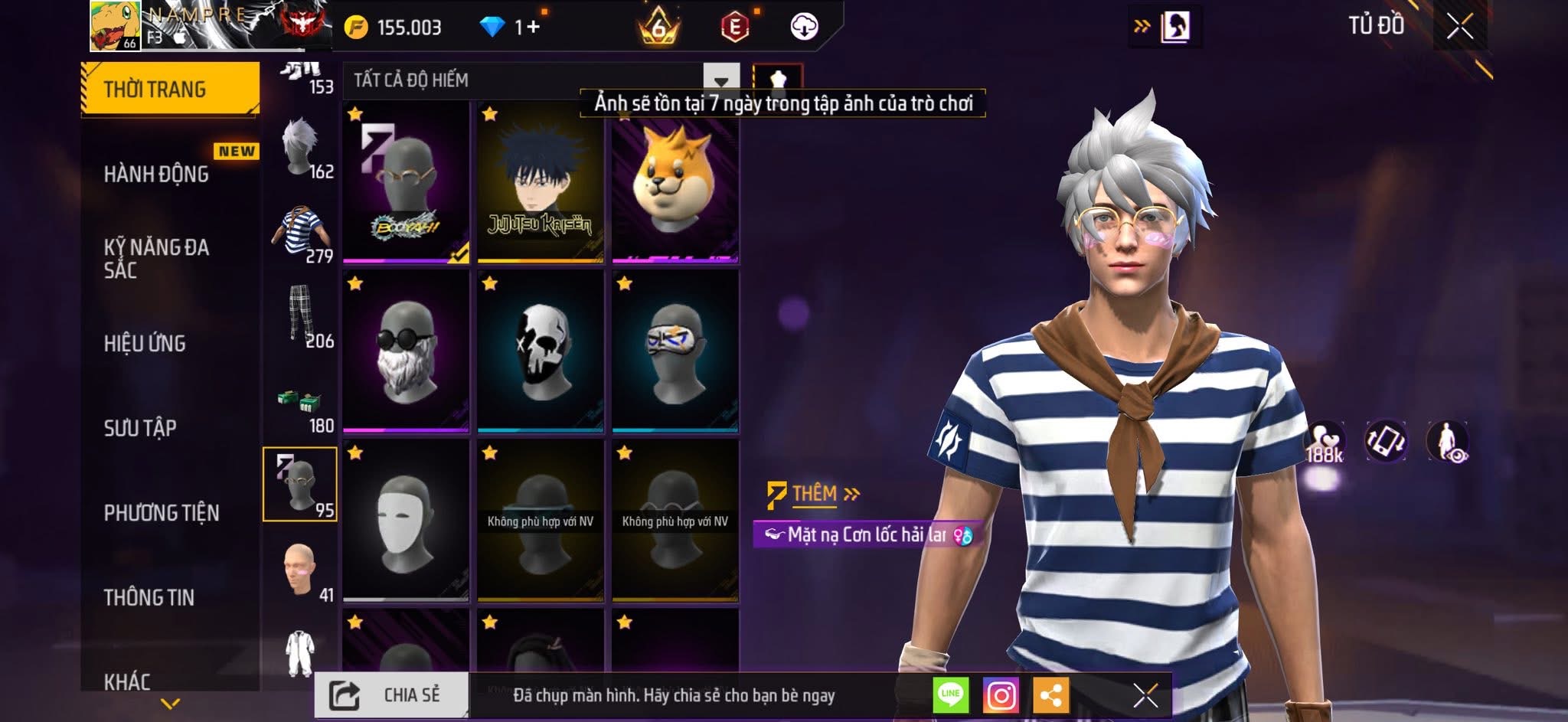Image resolution: width=1568 pixels, height=722 pixels.
Task: Close the Tủ Đồ wardrobe screen
Action: point(1459,27)
